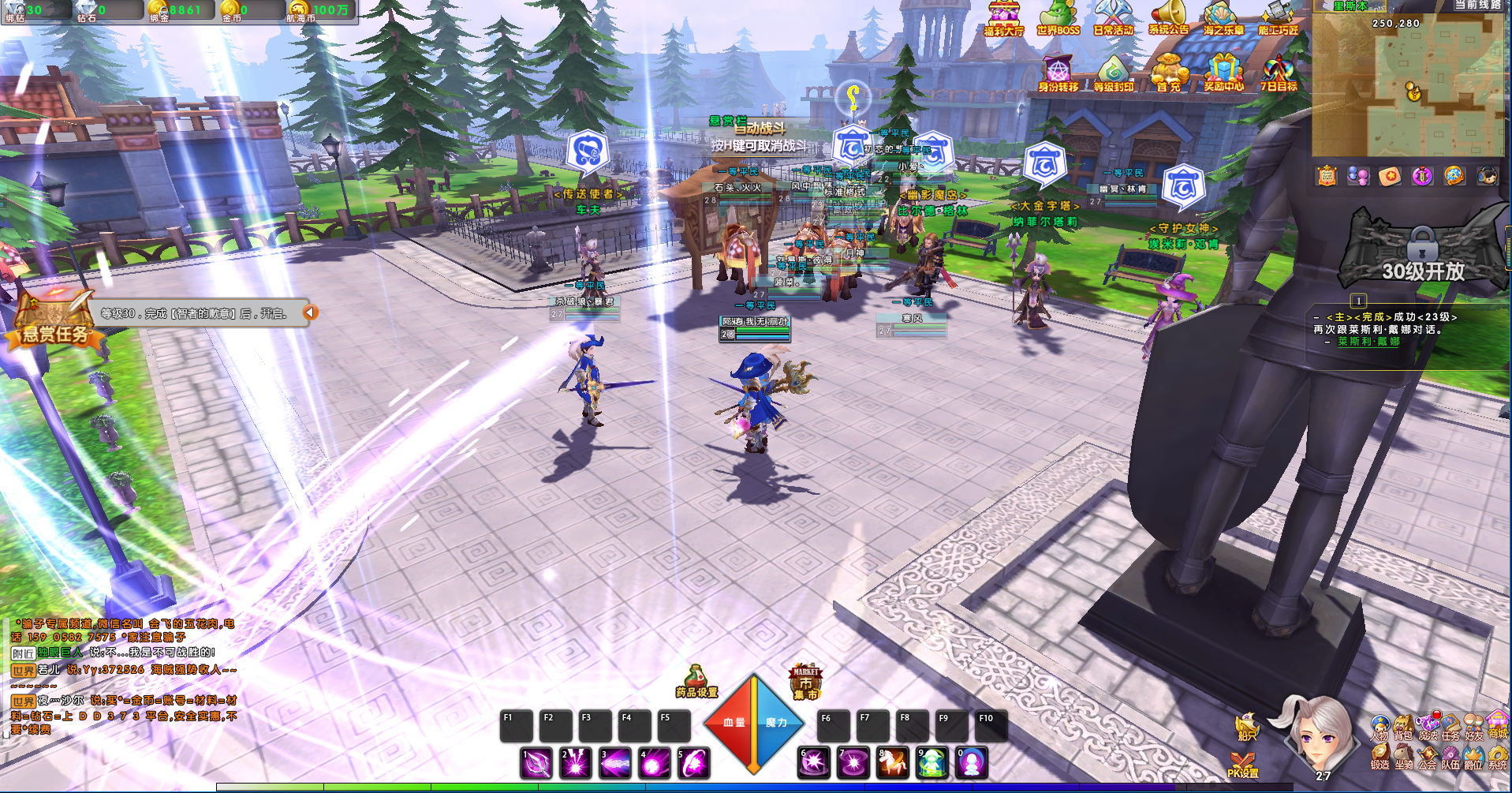Open 7日目标 goals icon
Screen dimensions: 1512x793
point(1279,73)
